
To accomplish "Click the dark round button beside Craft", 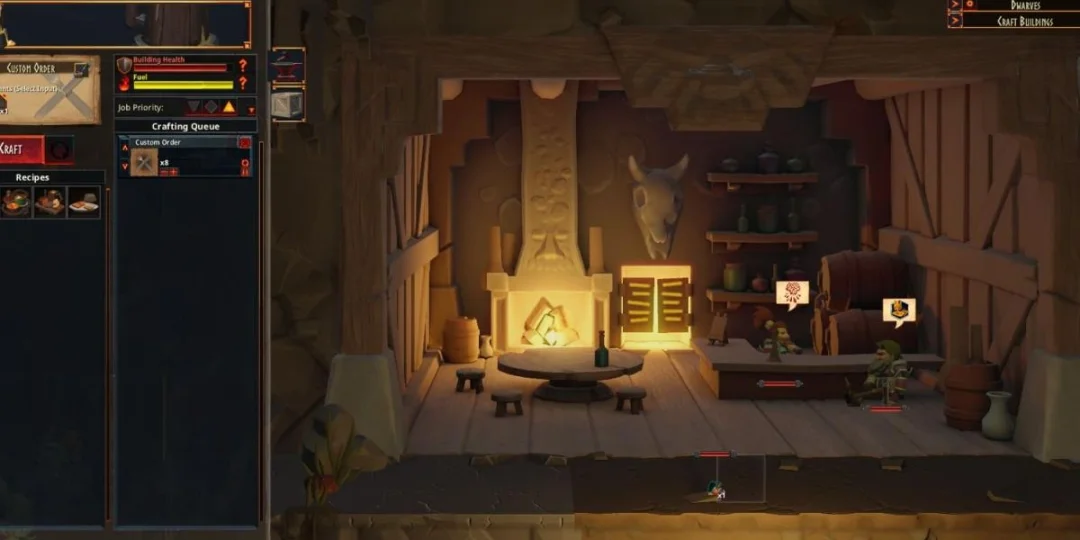I will coord(60,149).
